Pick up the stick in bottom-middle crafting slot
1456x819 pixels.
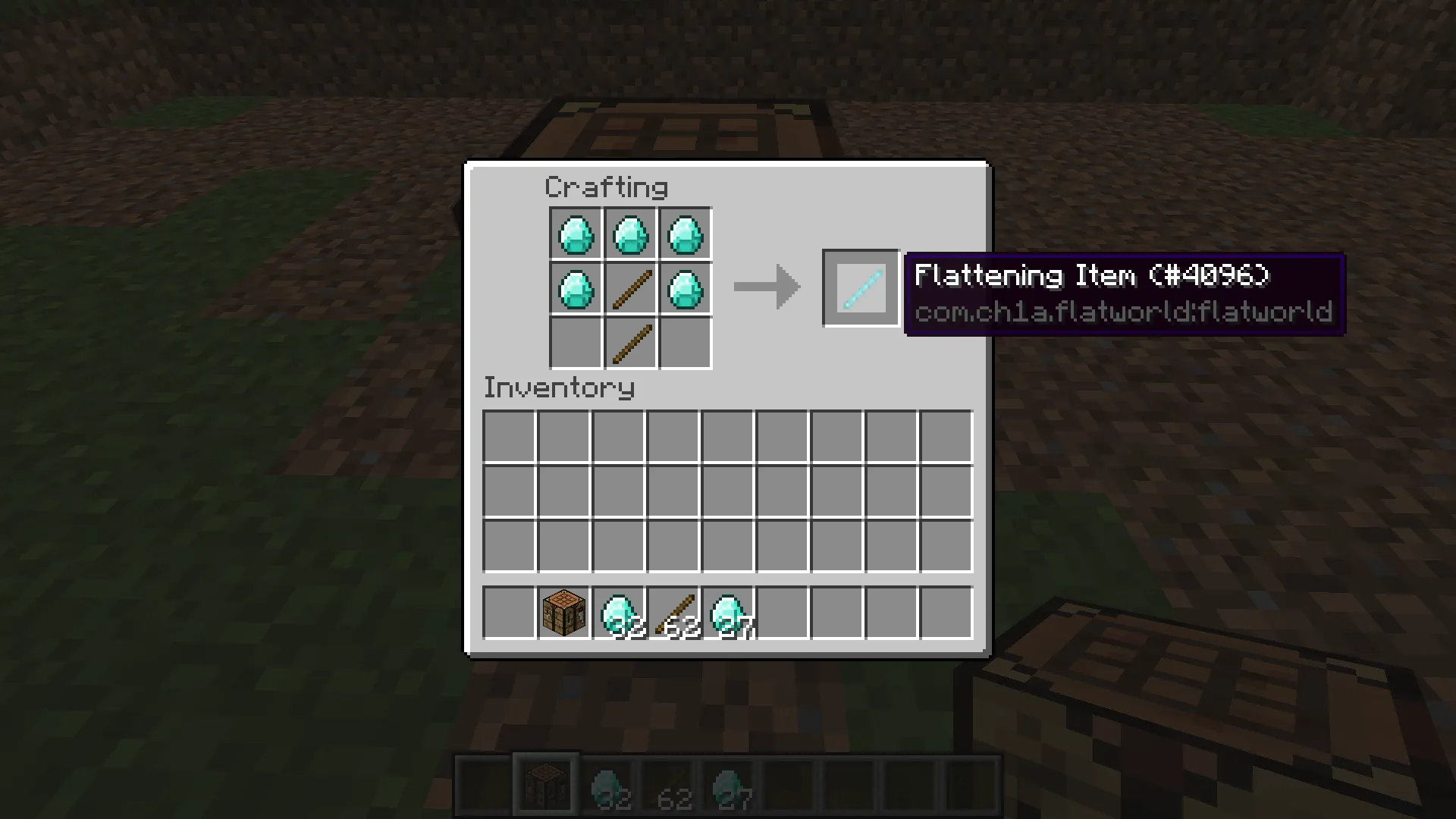629,343
